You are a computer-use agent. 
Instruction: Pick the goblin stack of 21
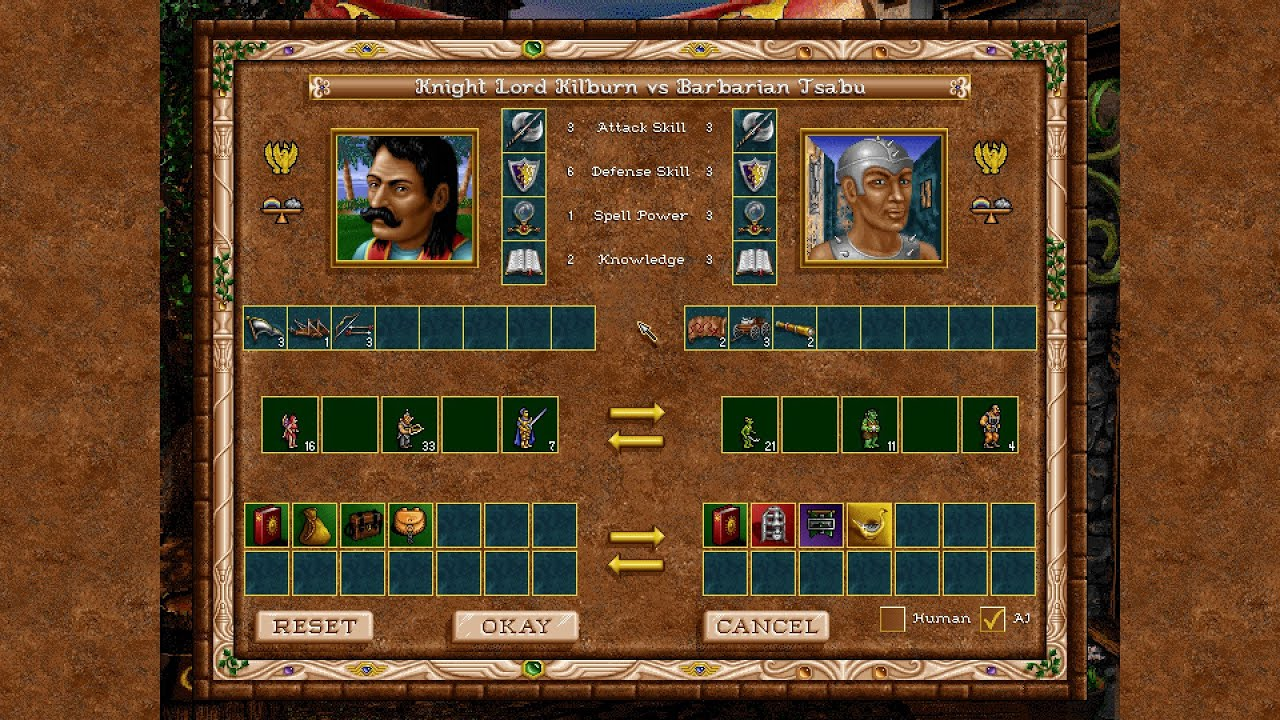coord(750,425)
